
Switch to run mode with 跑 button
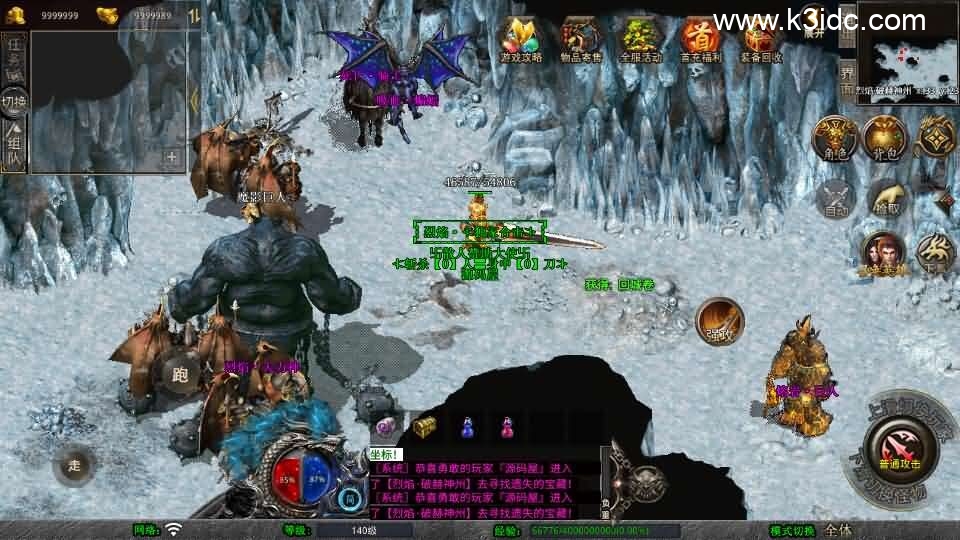(180, 374)
